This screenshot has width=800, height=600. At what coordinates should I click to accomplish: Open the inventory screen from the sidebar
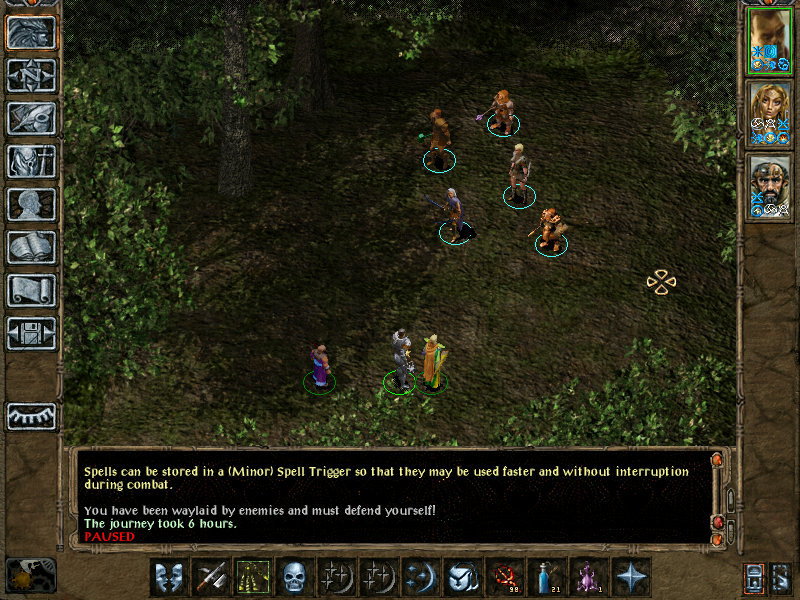[31, 161]
